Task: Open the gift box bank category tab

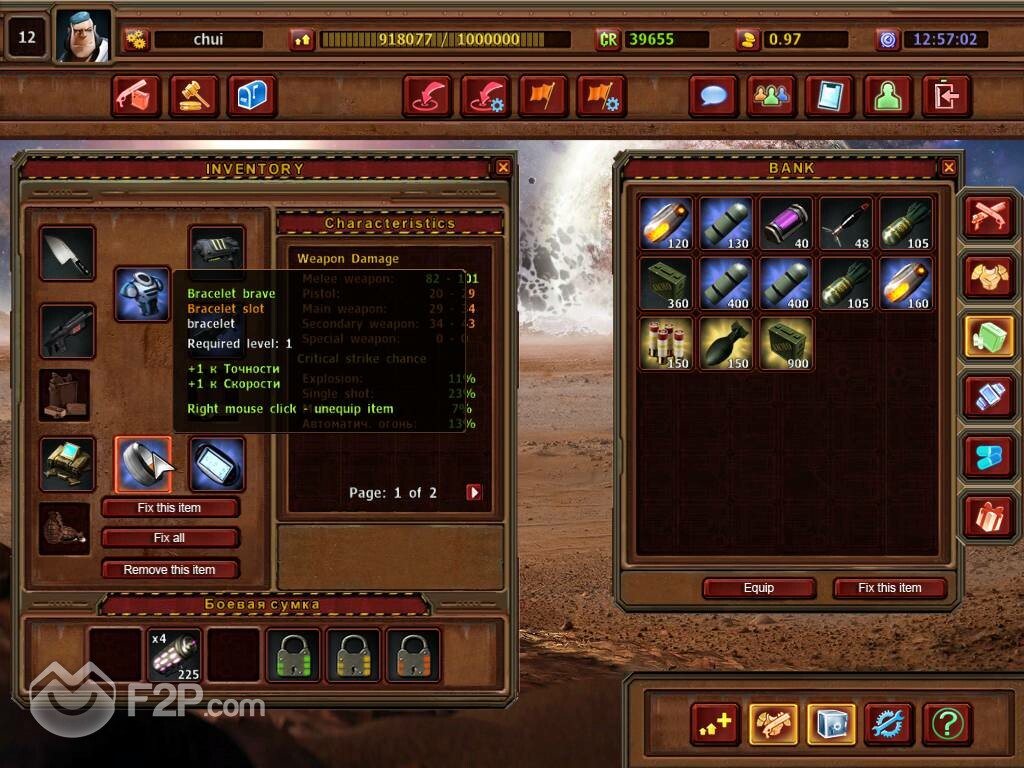Action: click(990, 516)
